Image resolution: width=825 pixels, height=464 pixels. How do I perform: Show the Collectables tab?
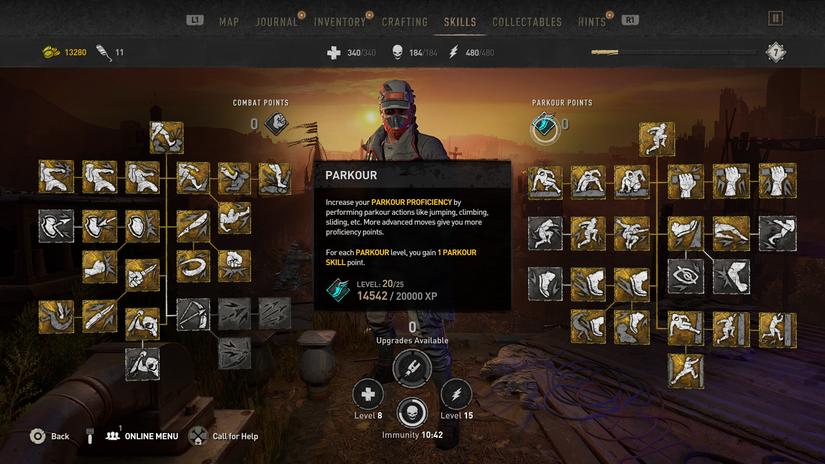click(527, 22)
